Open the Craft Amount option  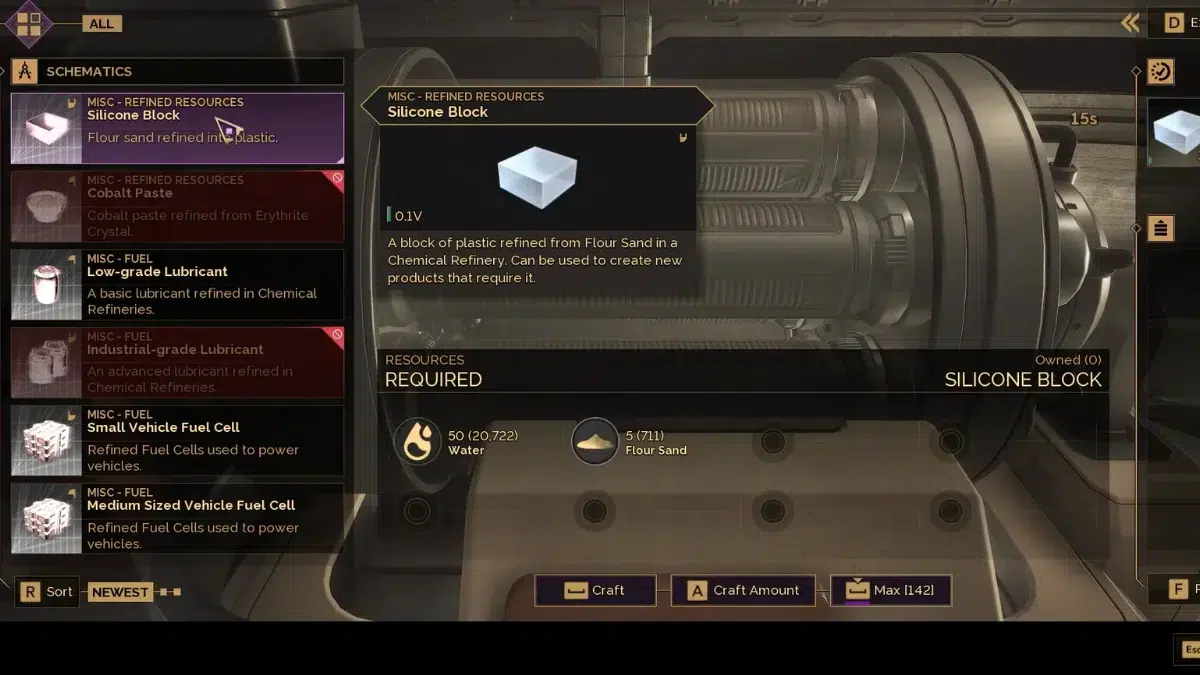coord(743,590)
